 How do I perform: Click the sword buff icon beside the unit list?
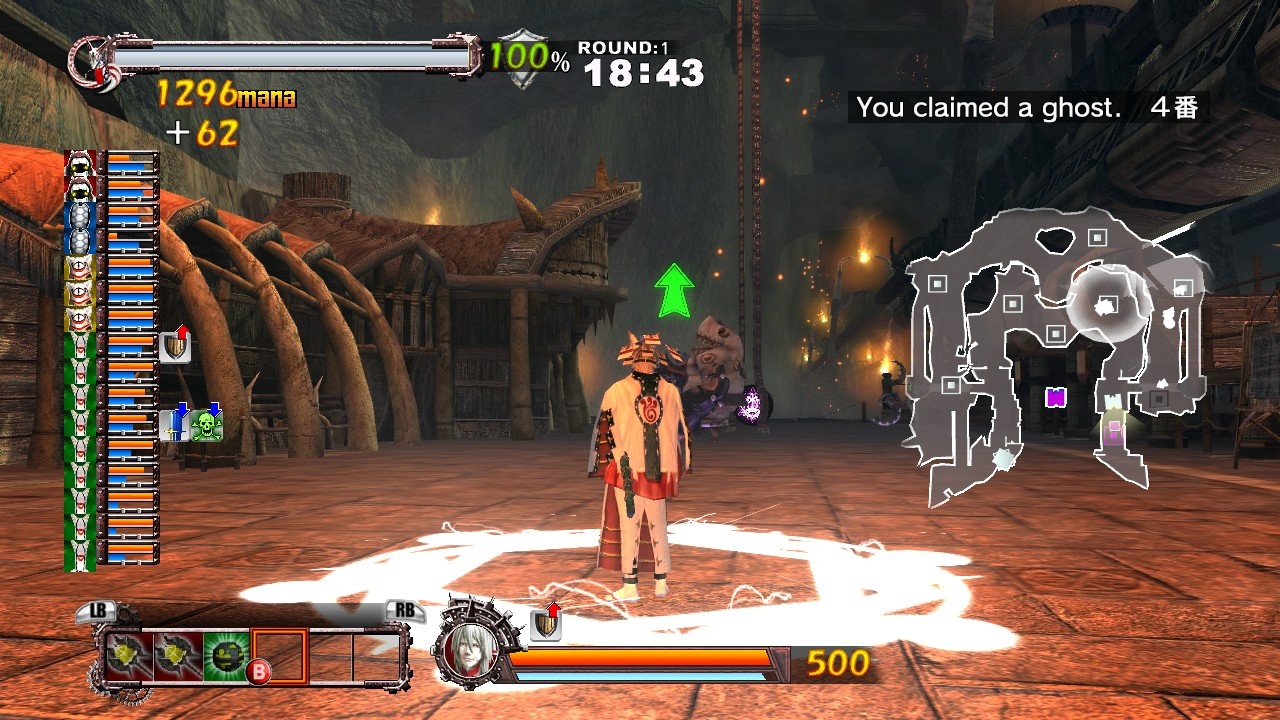174,424
